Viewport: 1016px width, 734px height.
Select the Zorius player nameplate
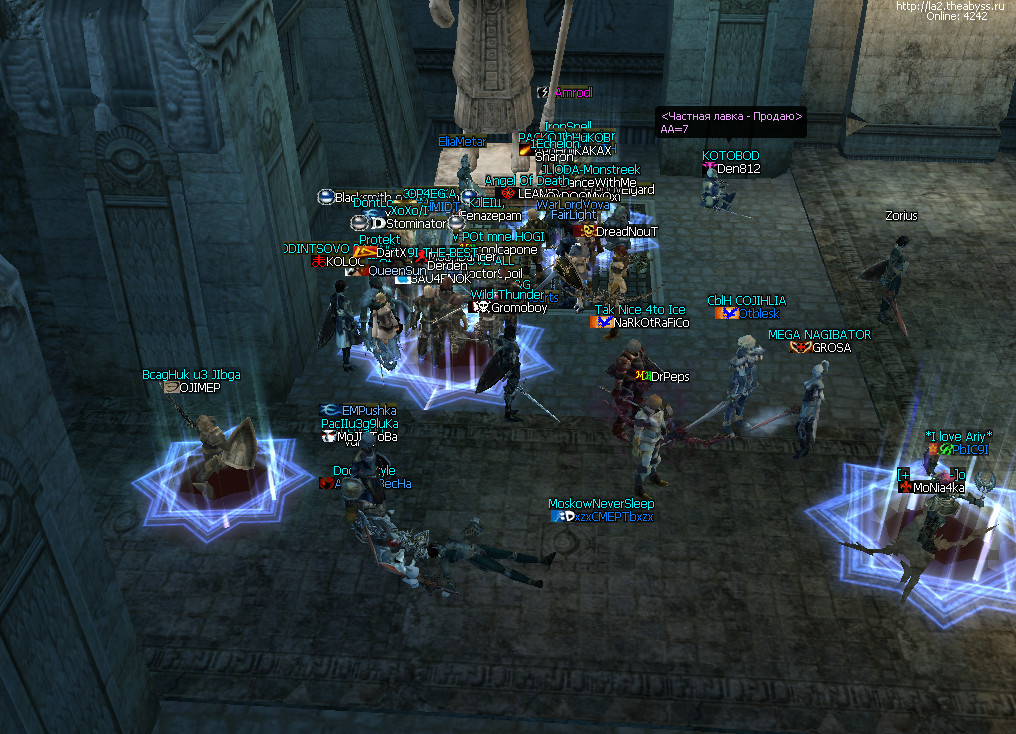point(901,216)
